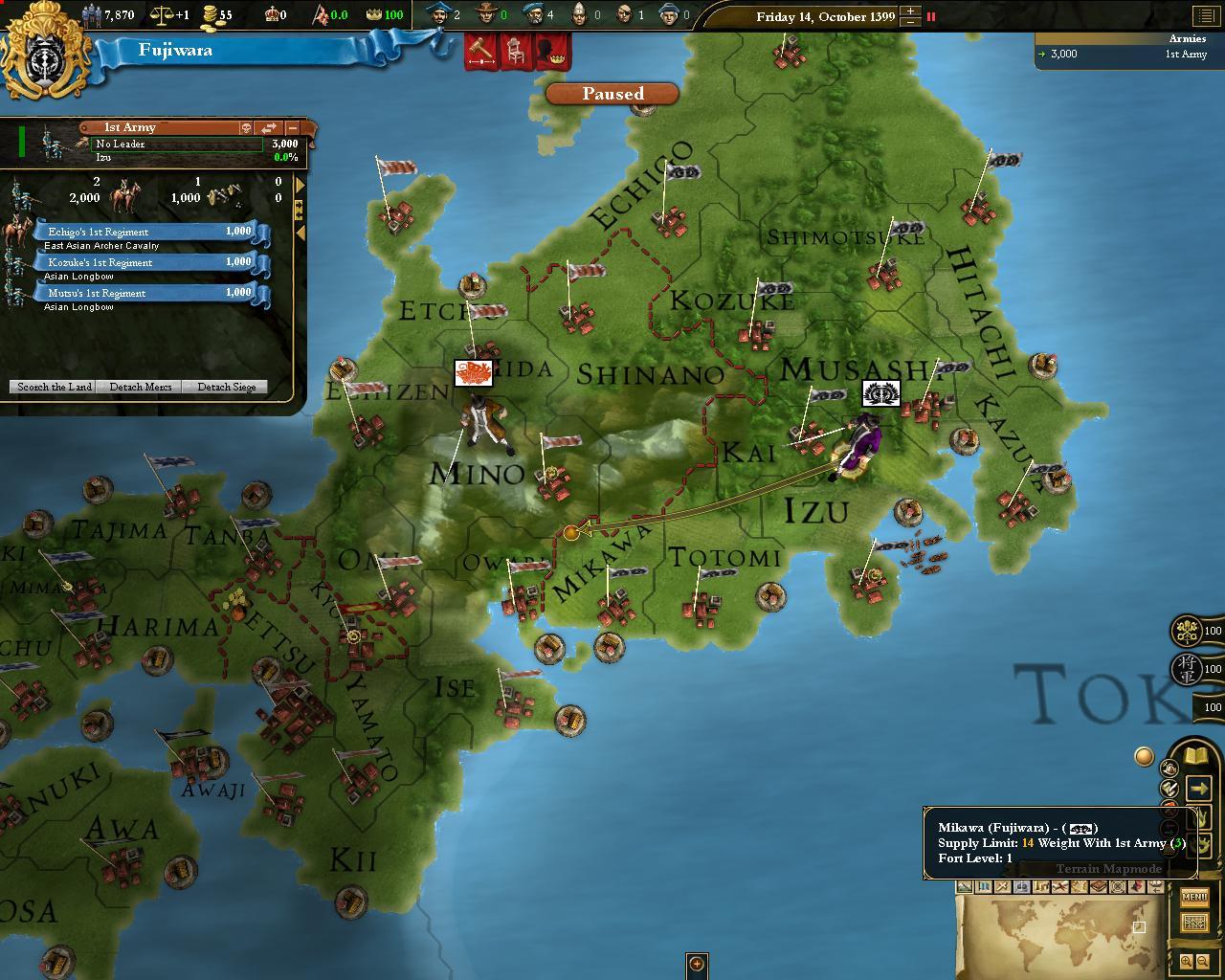Click the Scorch the Land button
This screenshot has width=1225, height=980.
55,387
